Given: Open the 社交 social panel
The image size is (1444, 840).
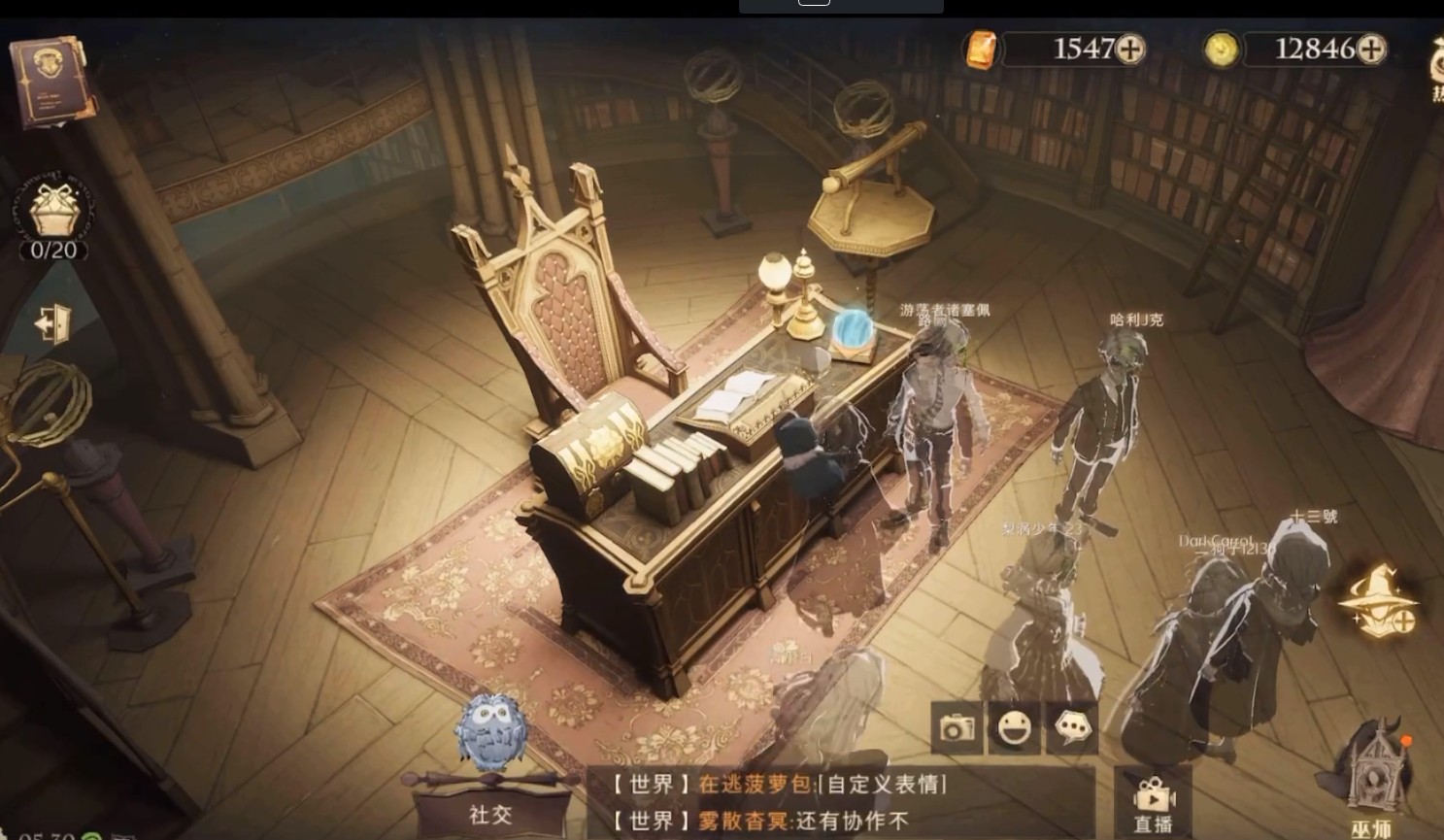Looking at the screenshot, I should coord(490,814).
